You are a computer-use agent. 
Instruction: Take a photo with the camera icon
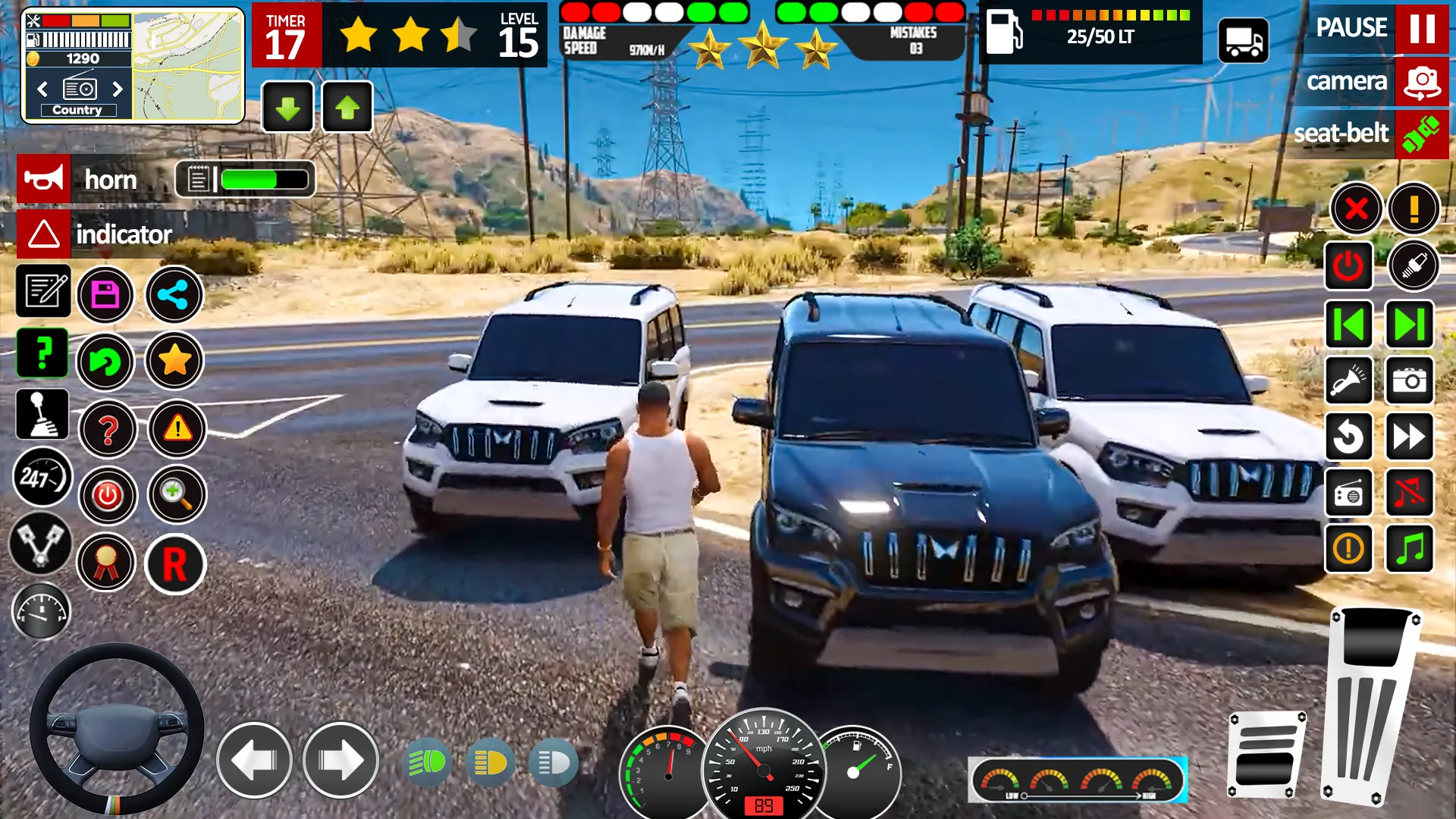(1410, 381)
